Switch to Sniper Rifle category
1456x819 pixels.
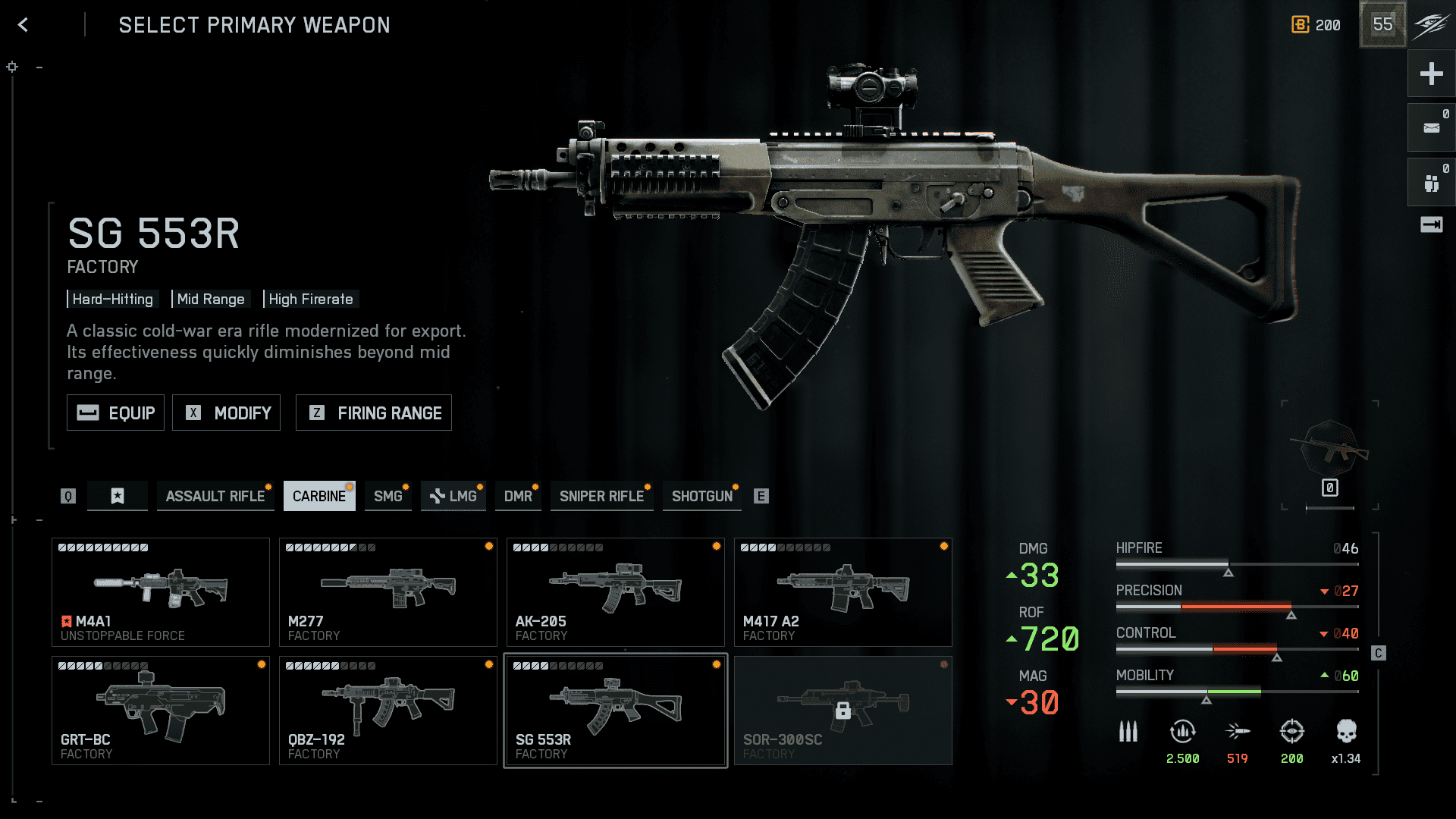click(x=601, y=496)
